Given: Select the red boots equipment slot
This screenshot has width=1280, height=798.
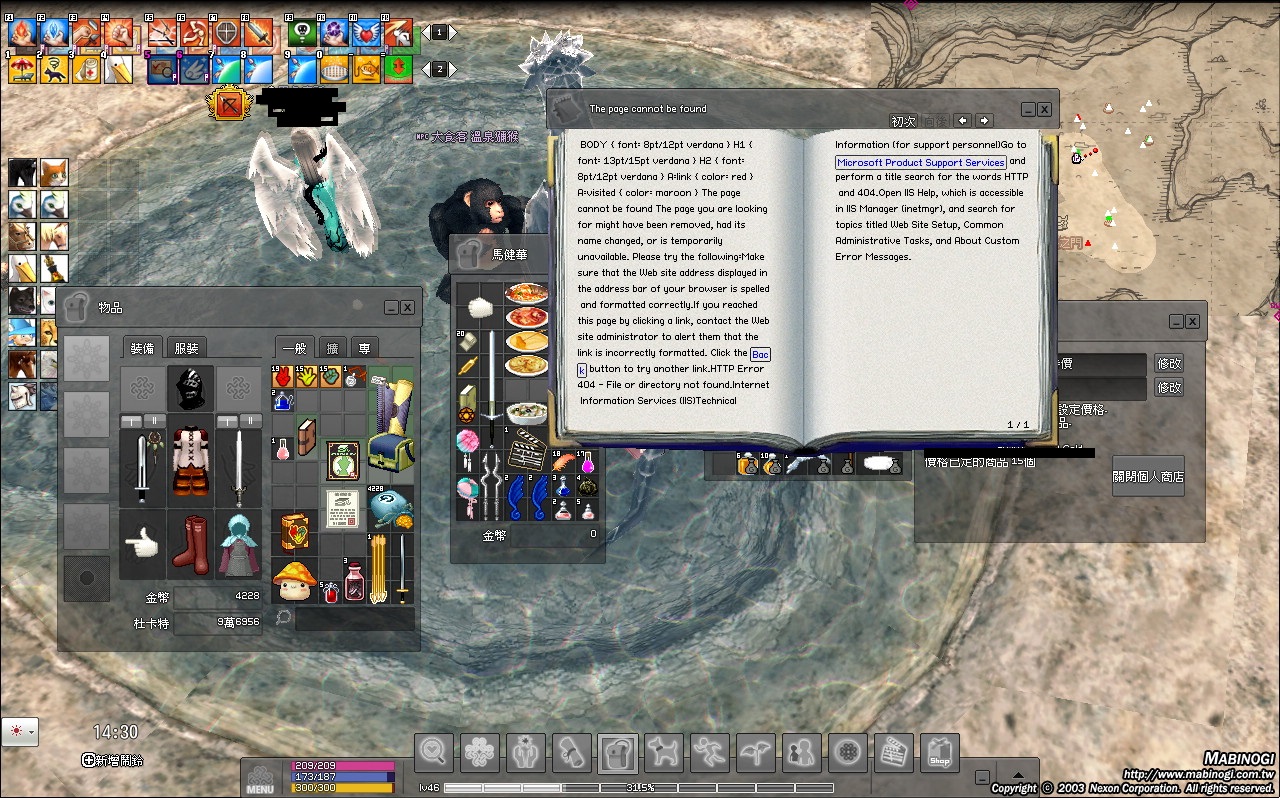Looking at the screenshot, I should pyautogui.click(x=190, y=543).
